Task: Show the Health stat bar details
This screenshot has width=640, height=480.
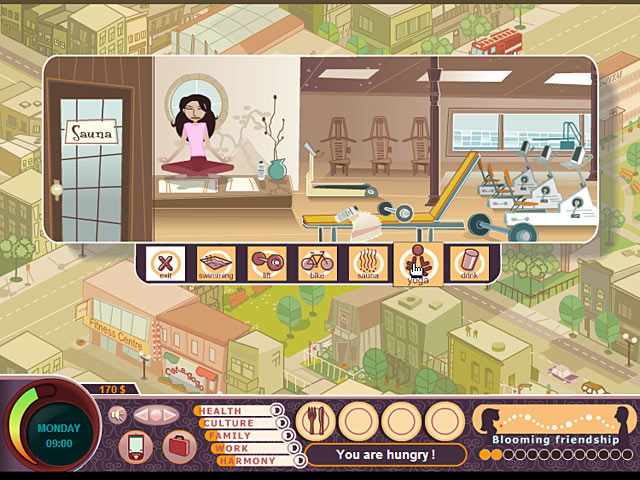Action: click(x=220, y=411)
